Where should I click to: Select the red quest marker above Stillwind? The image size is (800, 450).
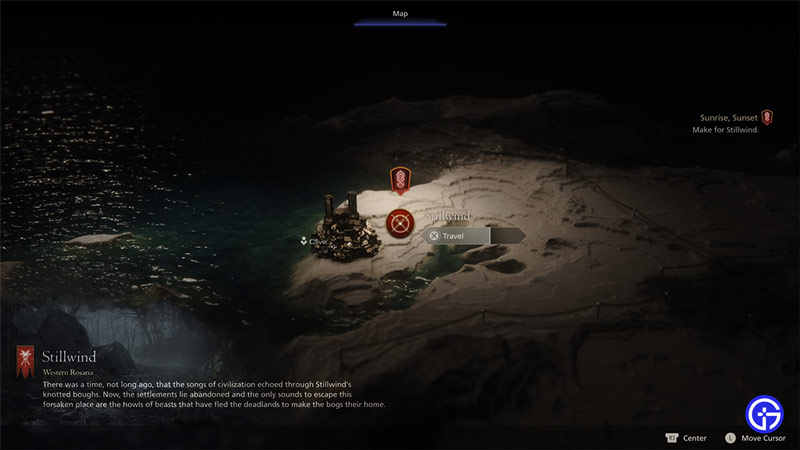(x=400, y=180)
